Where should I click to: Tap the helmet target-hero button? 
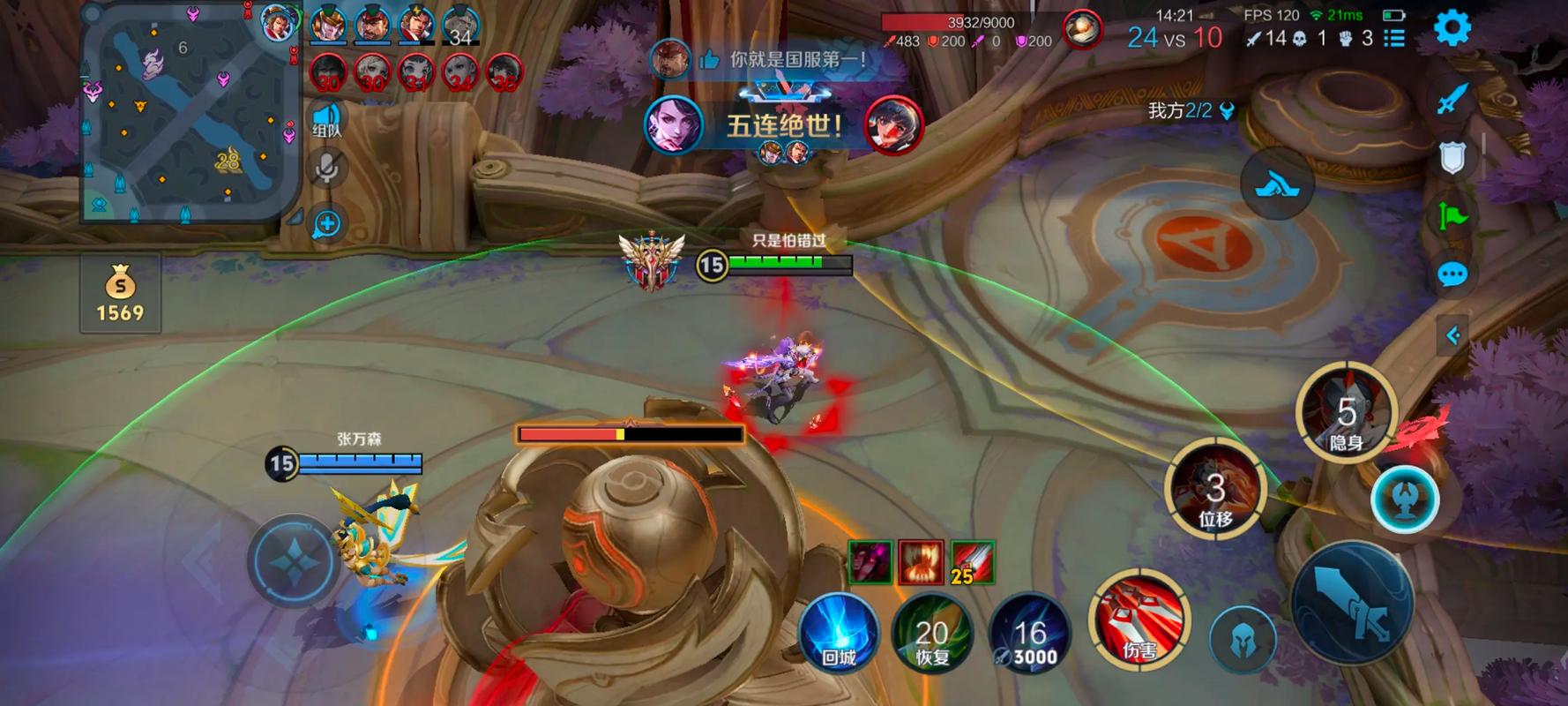pyautogui.click(x=1242, y=638)
